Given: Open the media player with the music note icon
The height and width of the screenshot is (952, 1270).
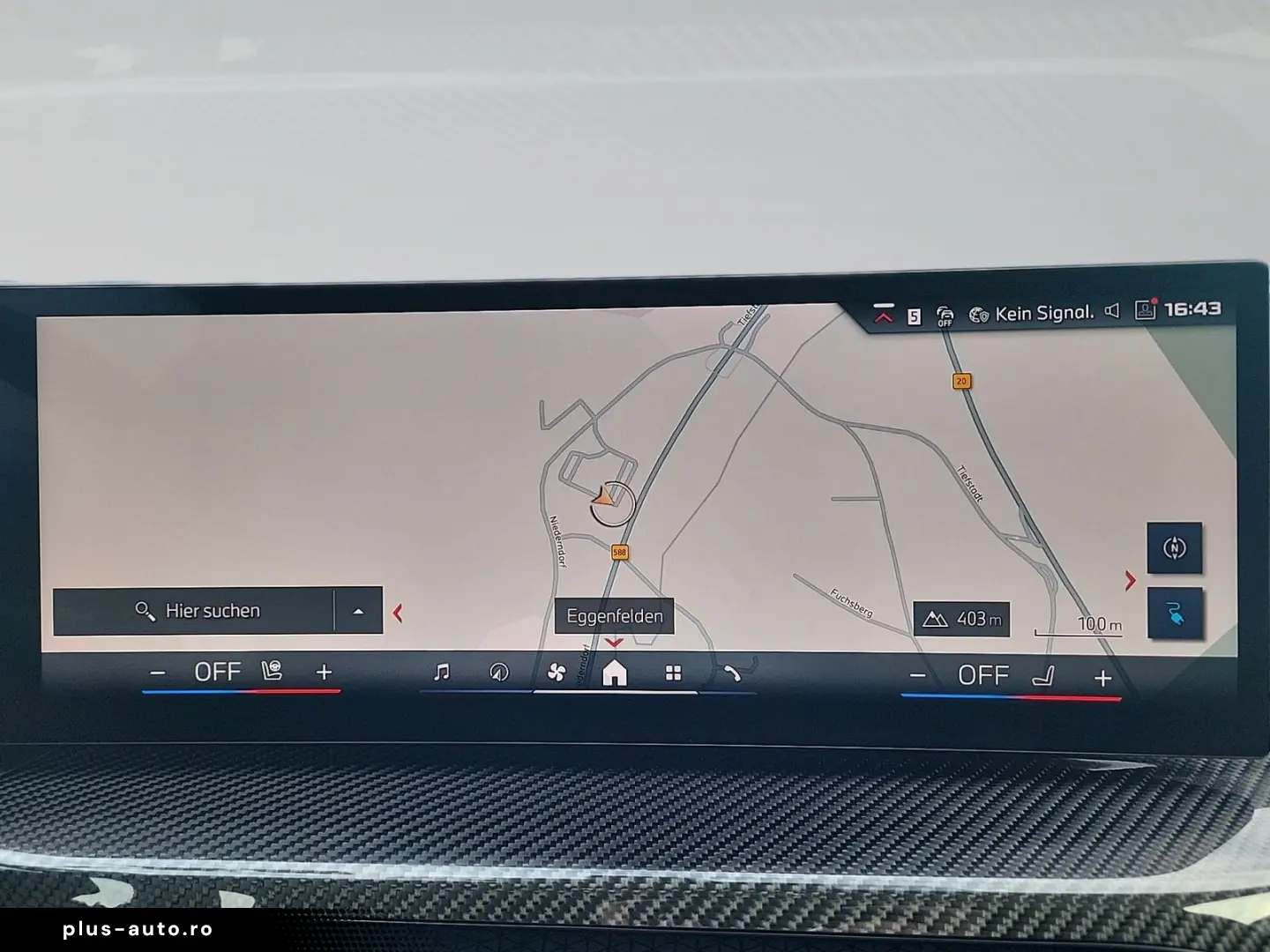Looking at the screenshot, I should (x=441, y=673).
